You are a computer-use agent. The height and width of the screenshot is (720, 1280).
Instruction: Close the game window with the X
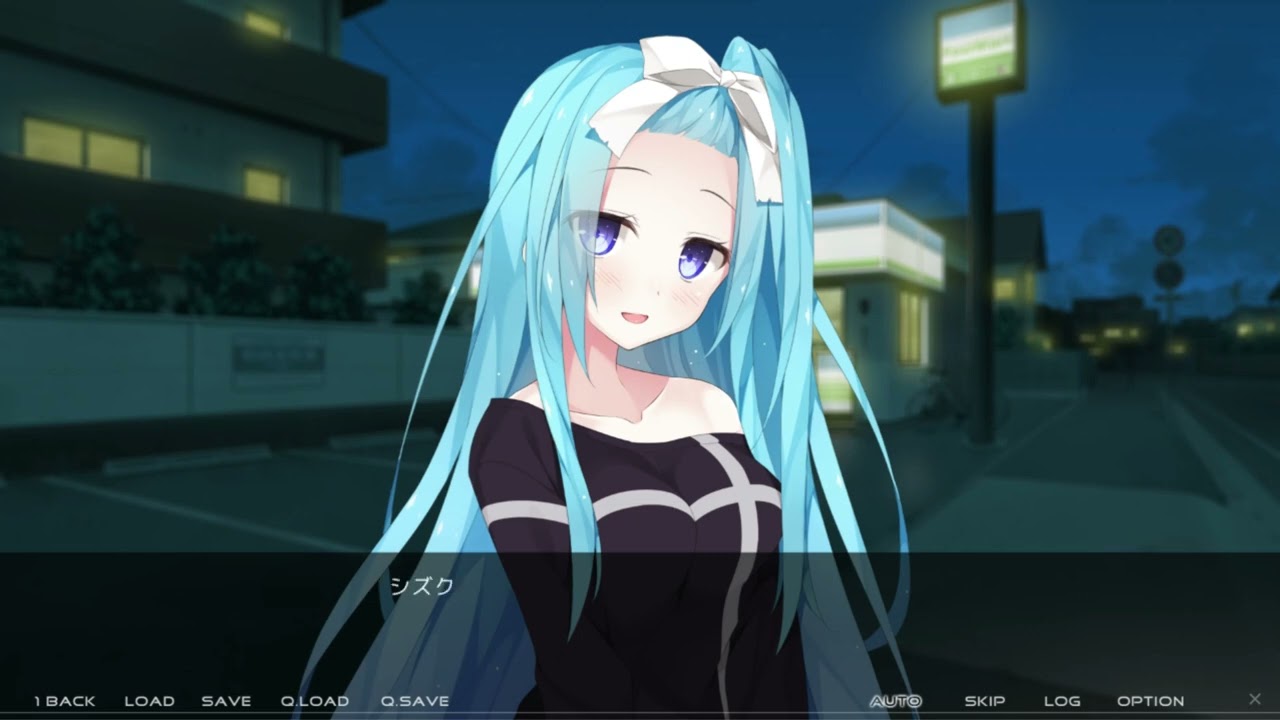[1255, 700]
